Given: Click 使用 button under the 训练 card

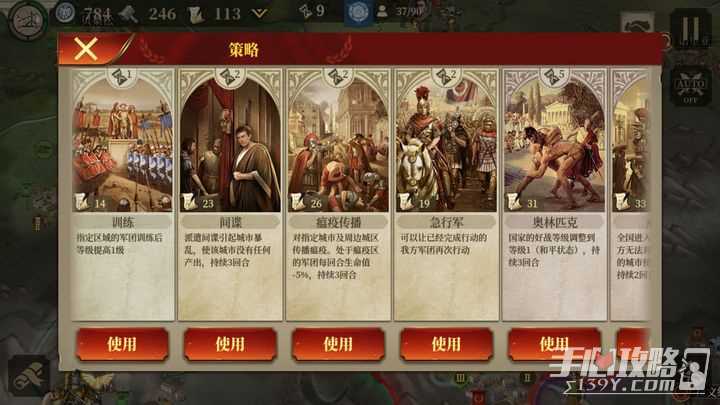Looking at the screenshot, I should coord(122,344).
